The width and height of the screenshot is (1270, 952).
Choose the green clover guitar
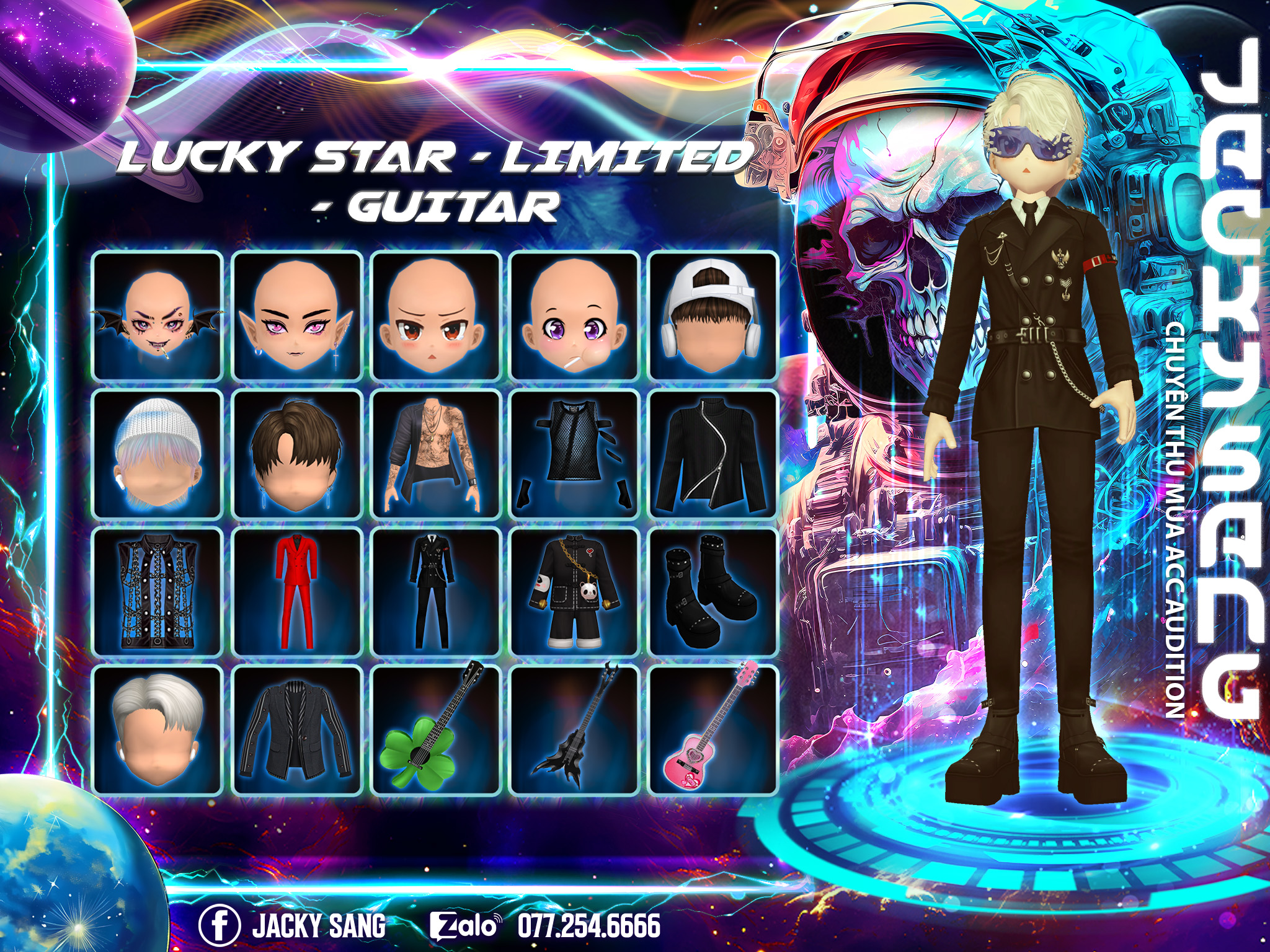pos(435,729)
